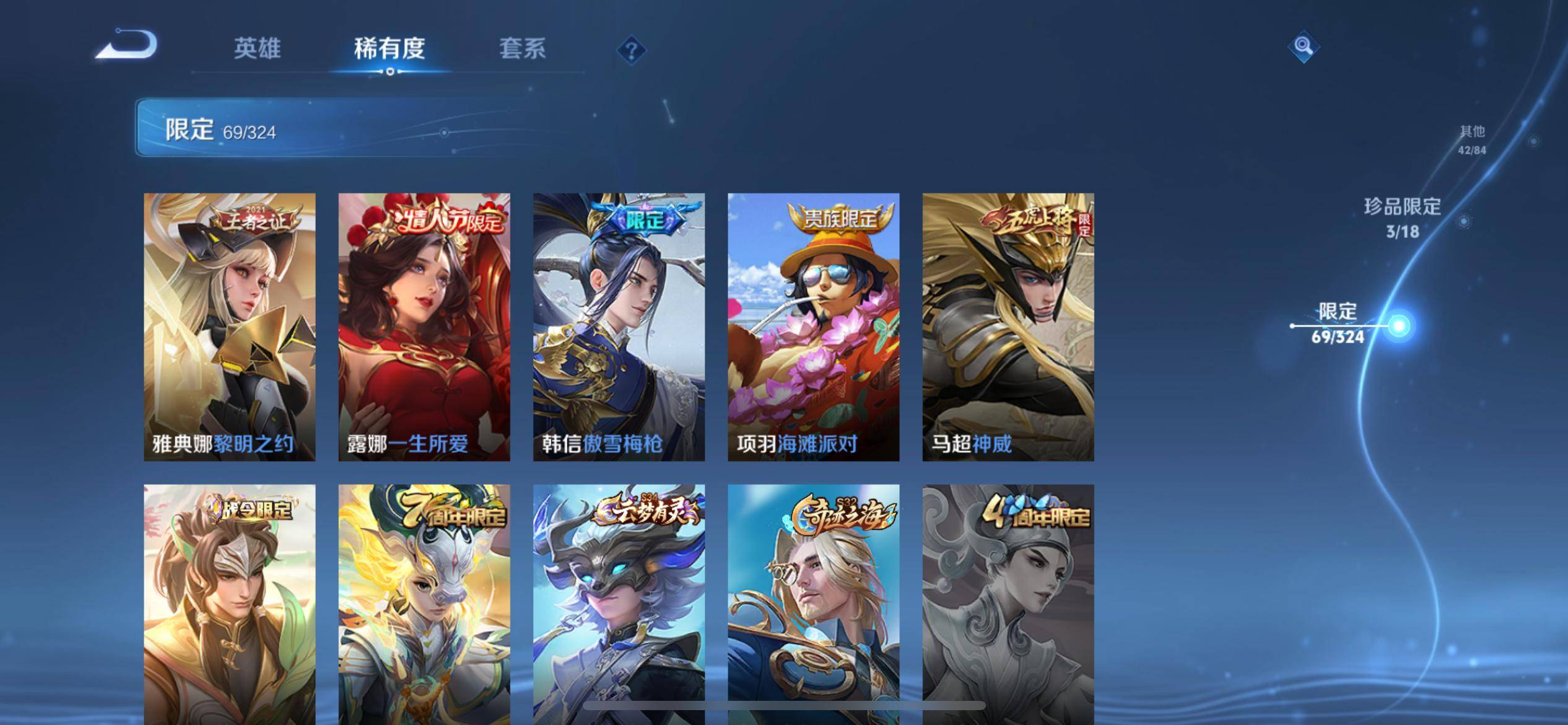The height and width of the screenshot is (725, 1568).
Task: View the 云梦有灵 skin card
Action: tap(619, 604)
